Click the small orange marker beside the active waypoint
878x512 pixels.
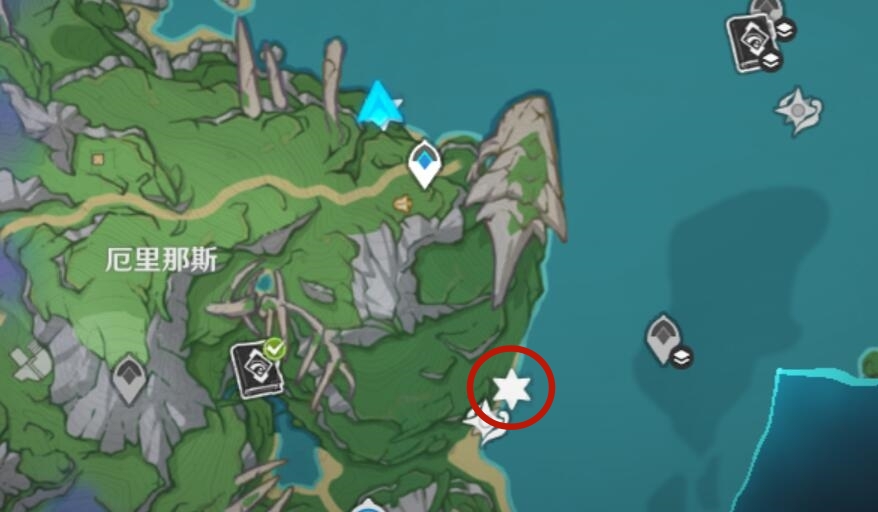402,204
